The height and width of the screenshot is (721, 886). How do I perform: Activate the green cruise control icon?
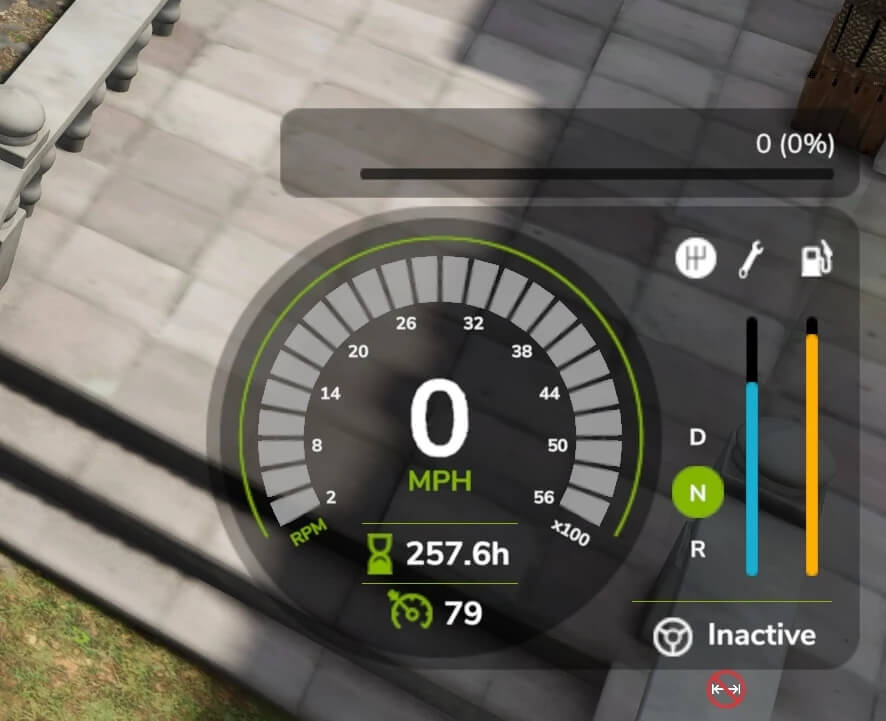pos(411,611)
